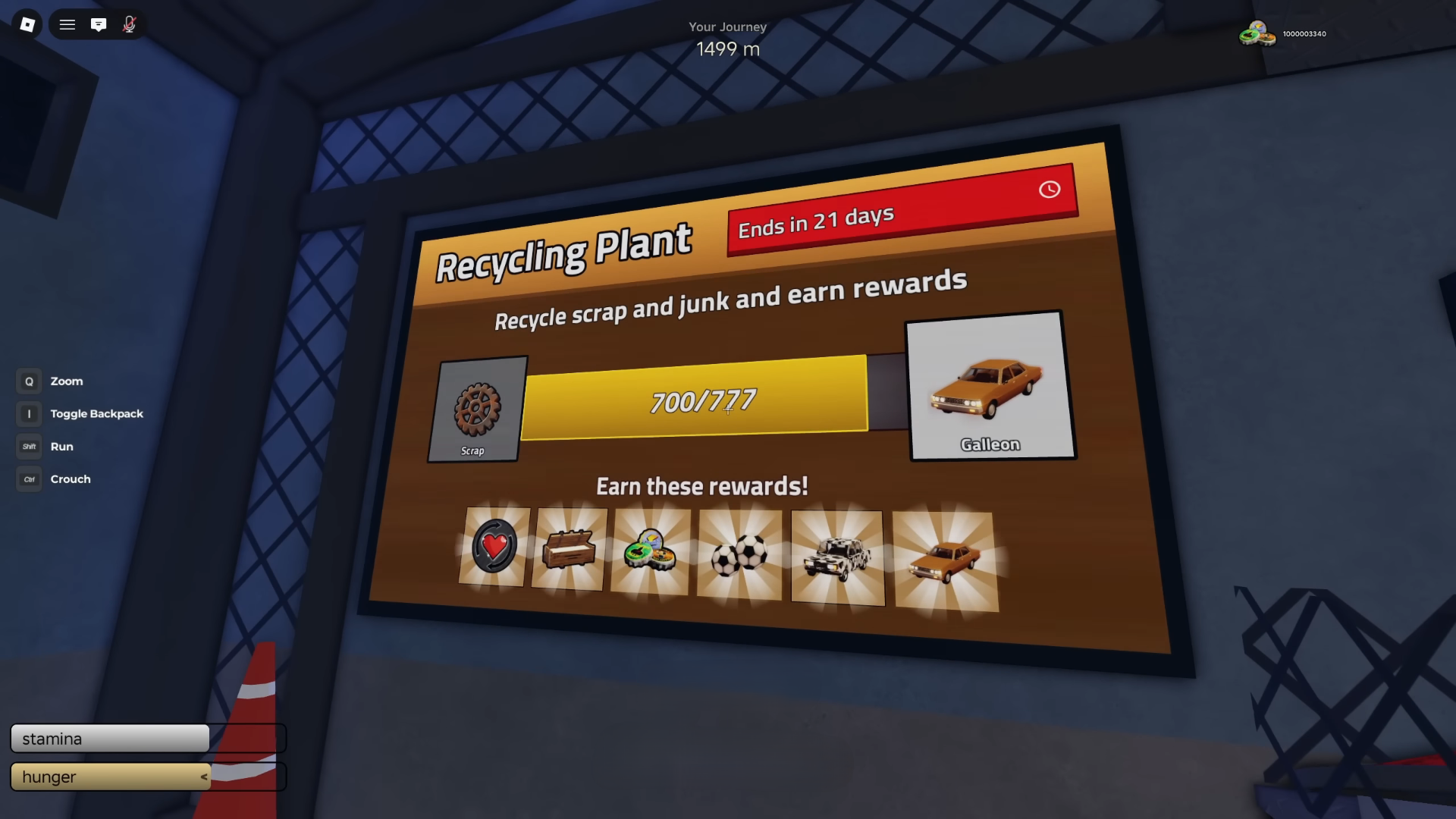This screenshot has width=1456, height=819.
Task: Expand the hunger bar chevron
Action: click(x=203, y=777)
